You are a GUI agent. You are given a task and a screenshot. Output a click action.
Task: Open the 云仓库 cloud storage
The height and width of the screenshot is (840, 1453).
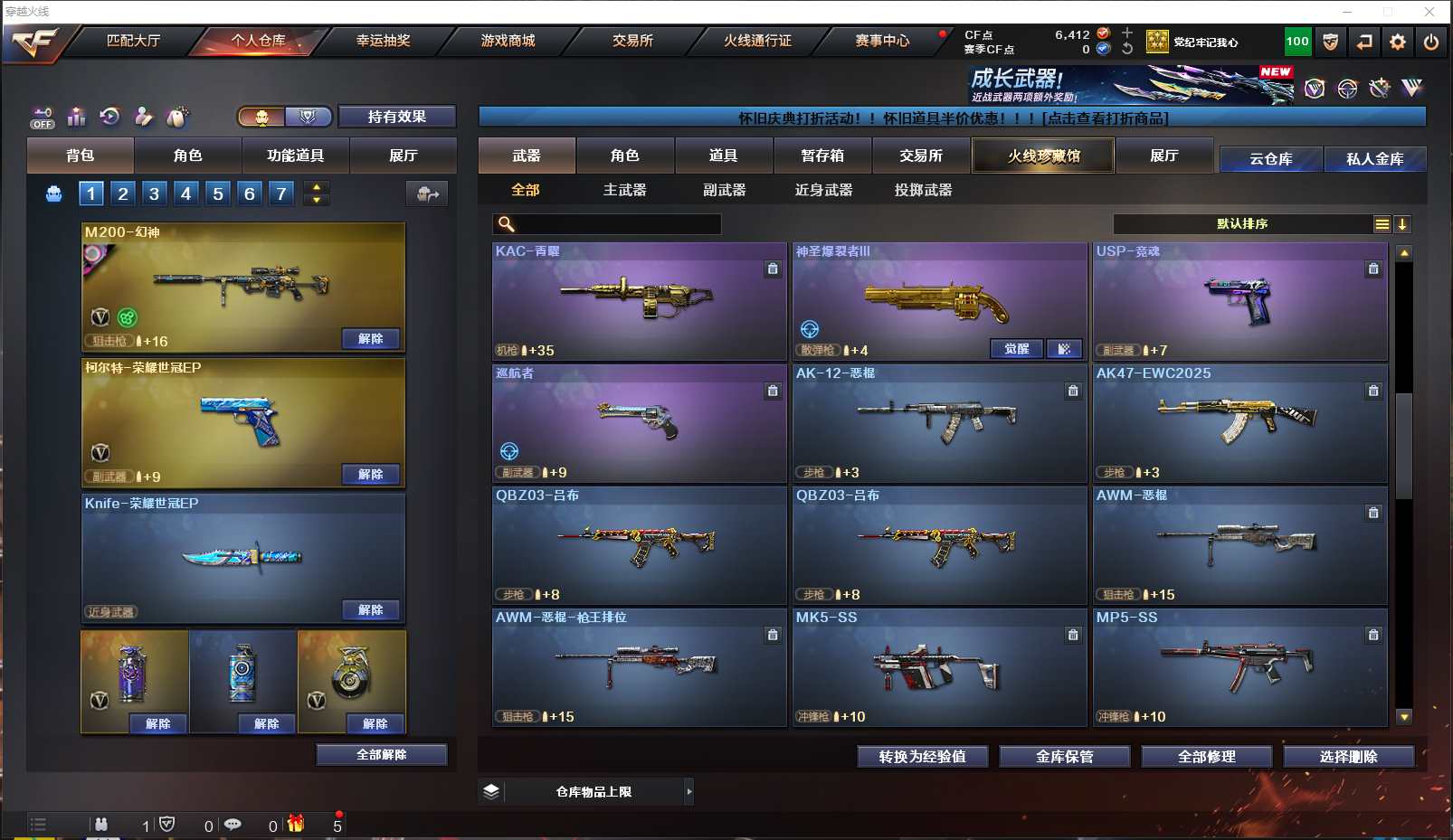coord(1270,159)
